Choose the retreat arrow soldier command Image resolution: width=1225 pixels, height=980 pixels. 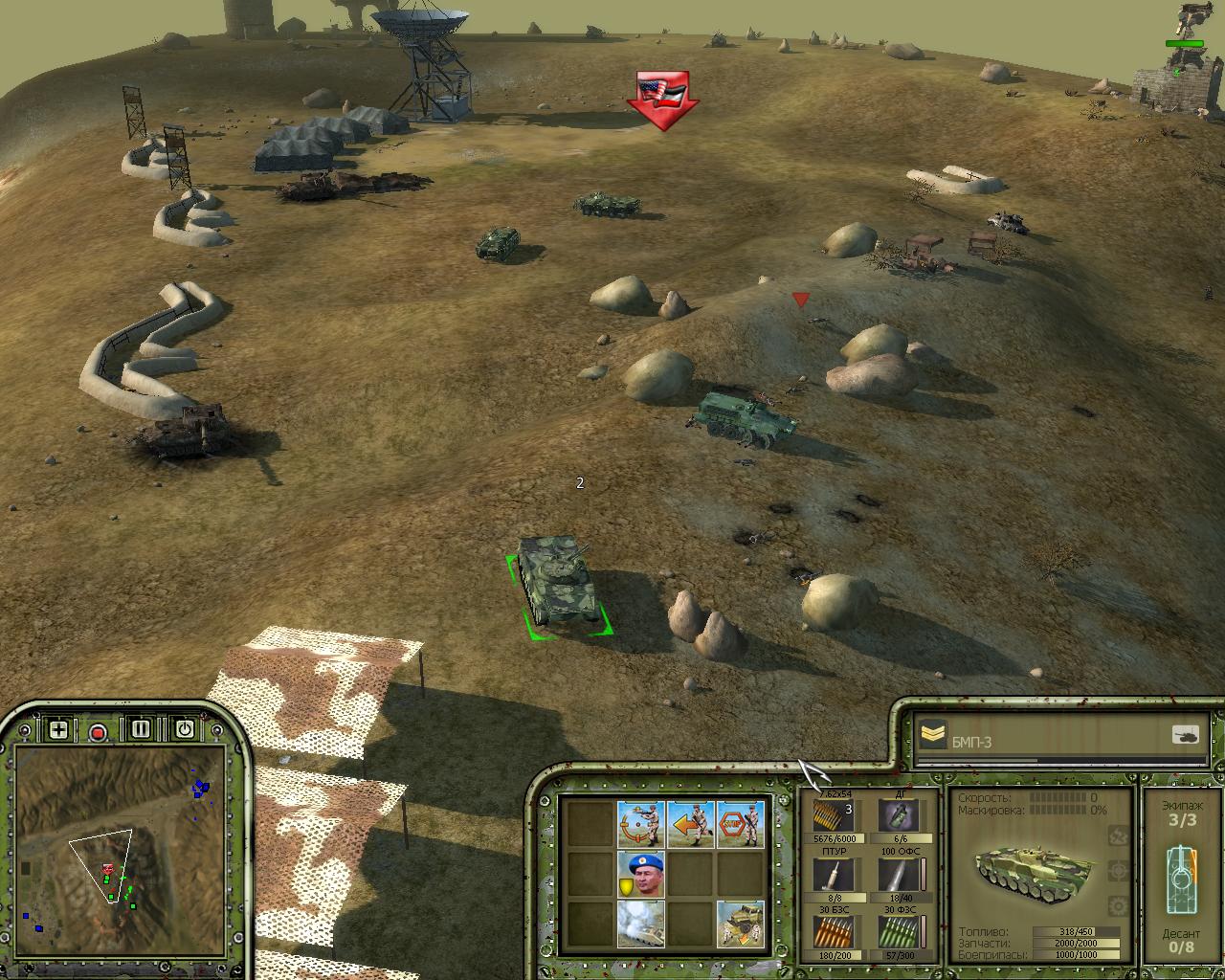691,825
